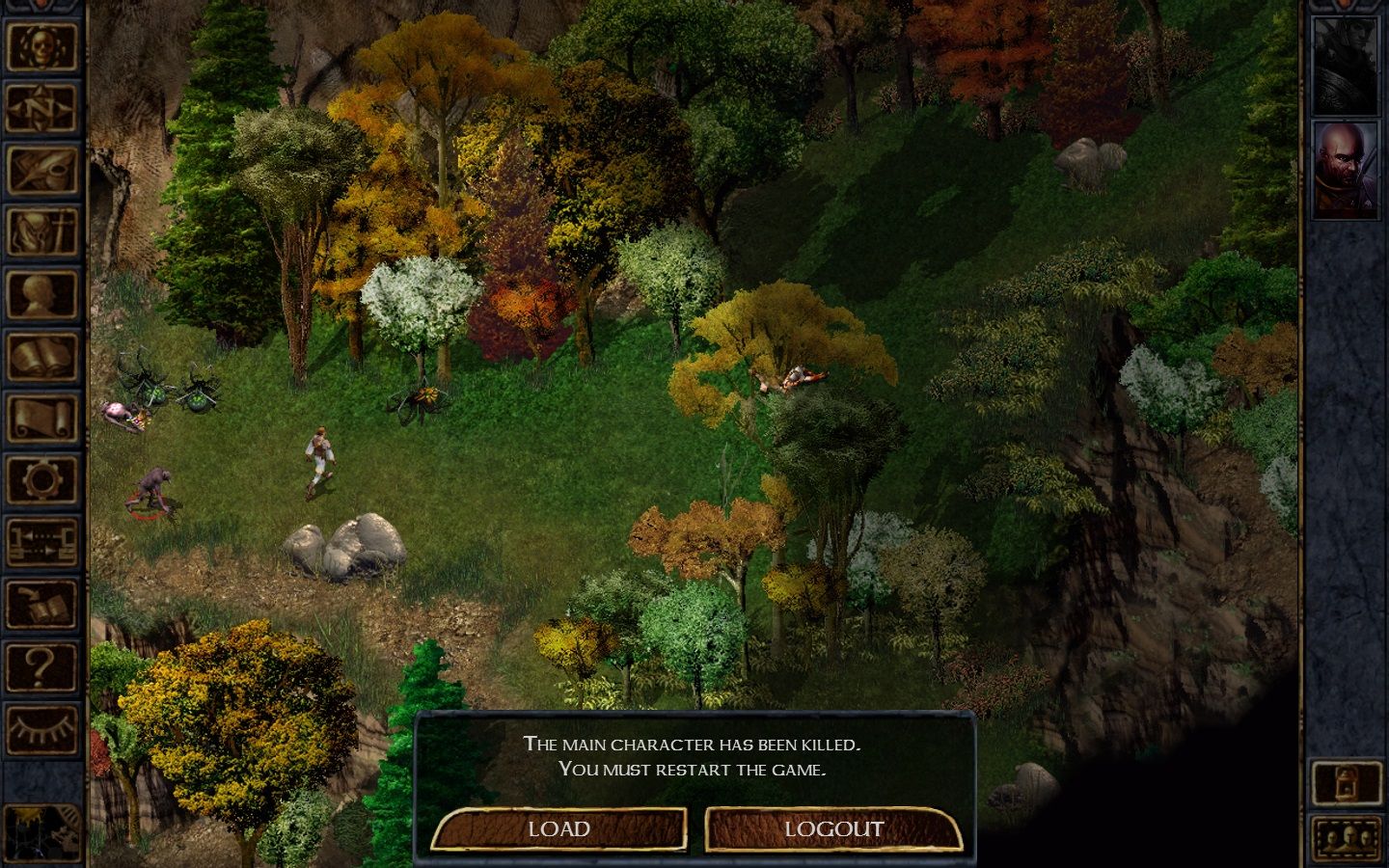Load a saved game

coord(558,829)
